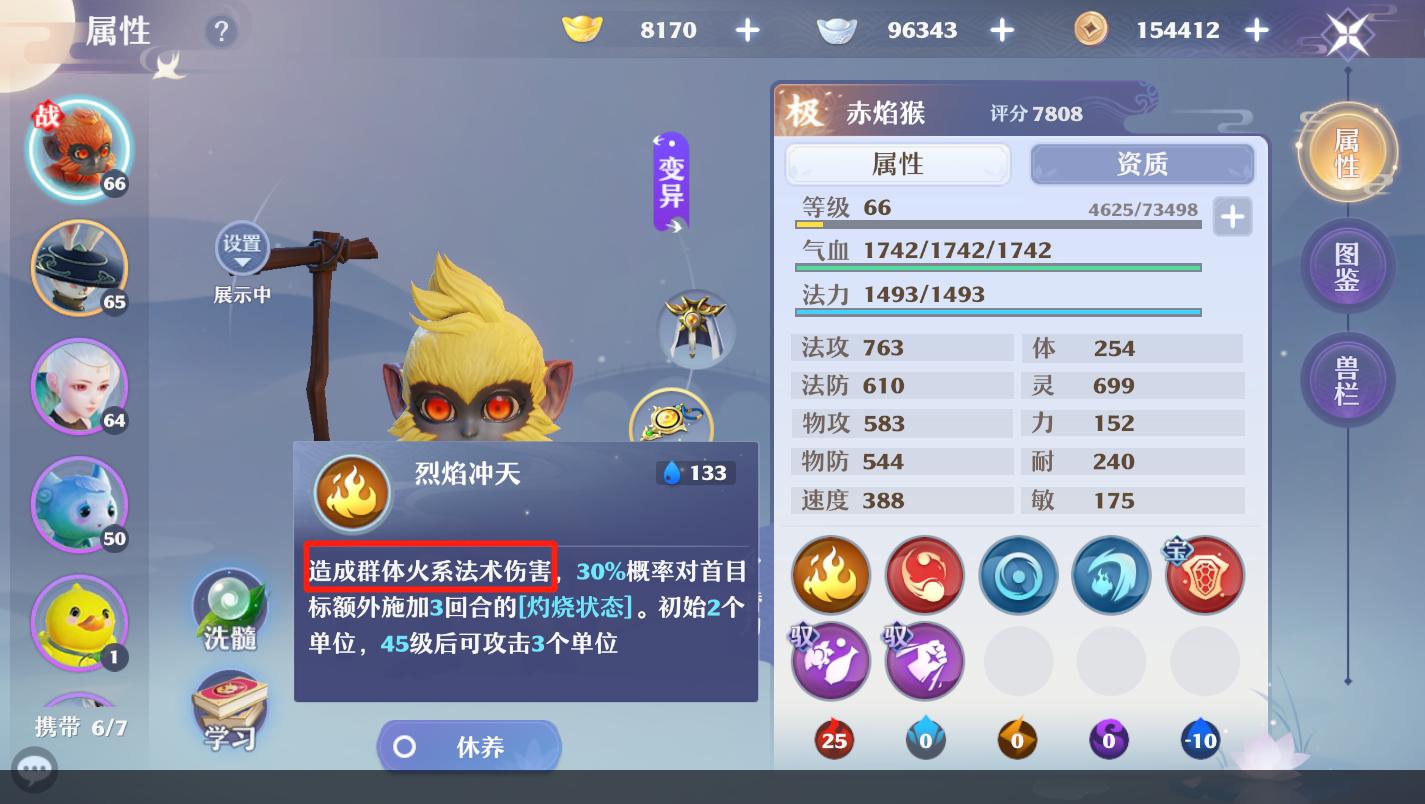View the blue ring water skill icon
The width and height of the screenshot is (1425, 804).
(x=1018, y=575)
